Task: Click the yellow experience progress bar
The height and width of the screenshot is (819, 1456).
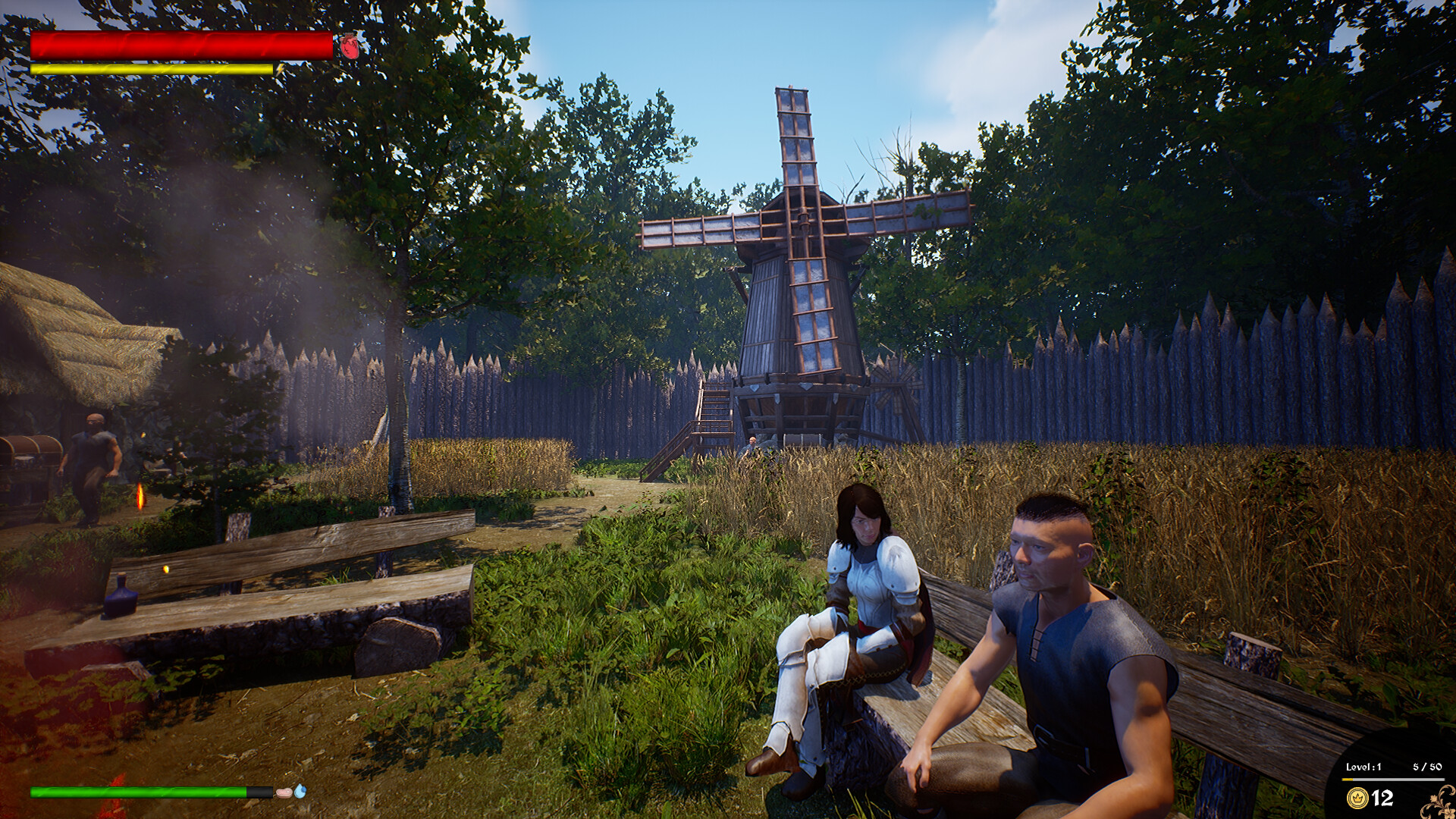Action: coord(1348,780)
